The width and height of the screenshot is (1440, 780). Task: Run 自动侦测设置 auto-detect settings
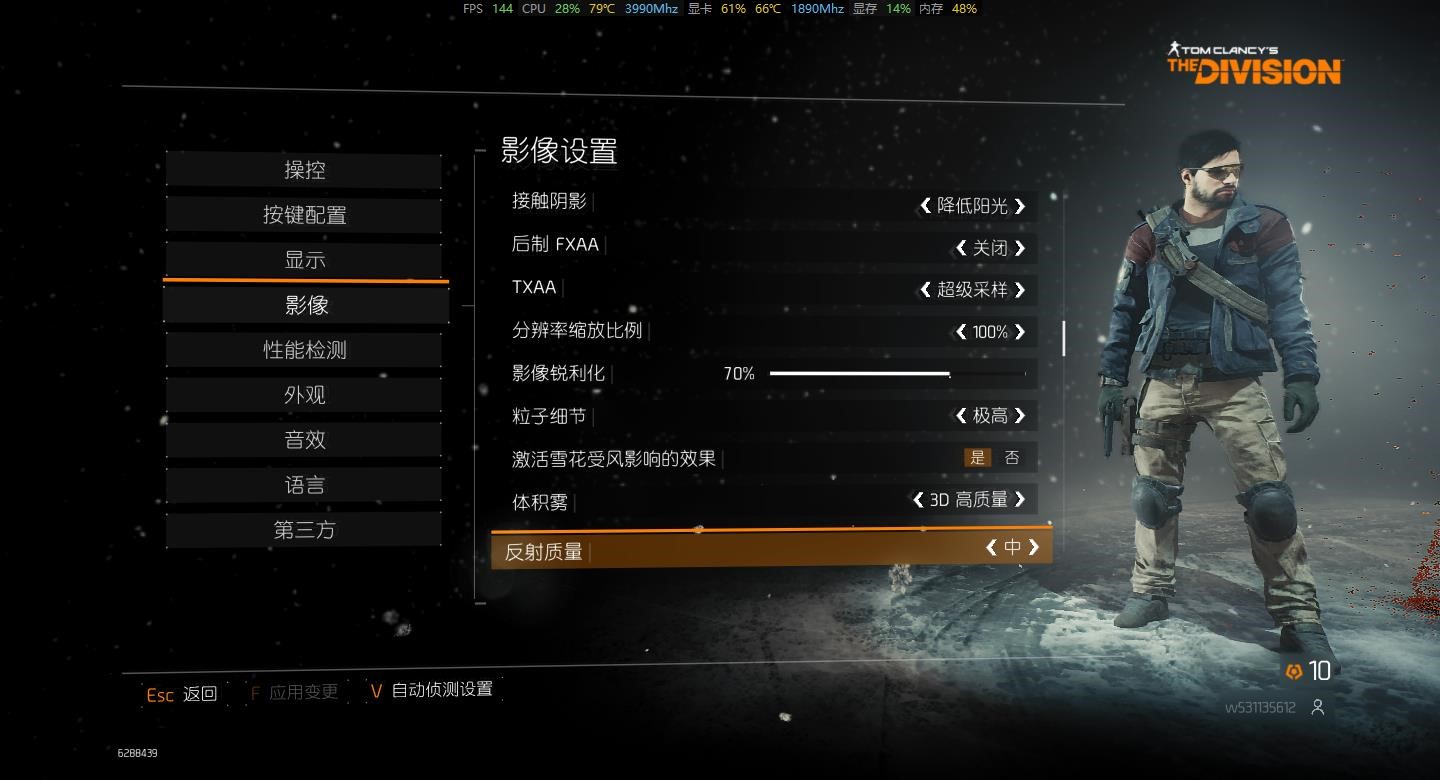click(441, 689)
